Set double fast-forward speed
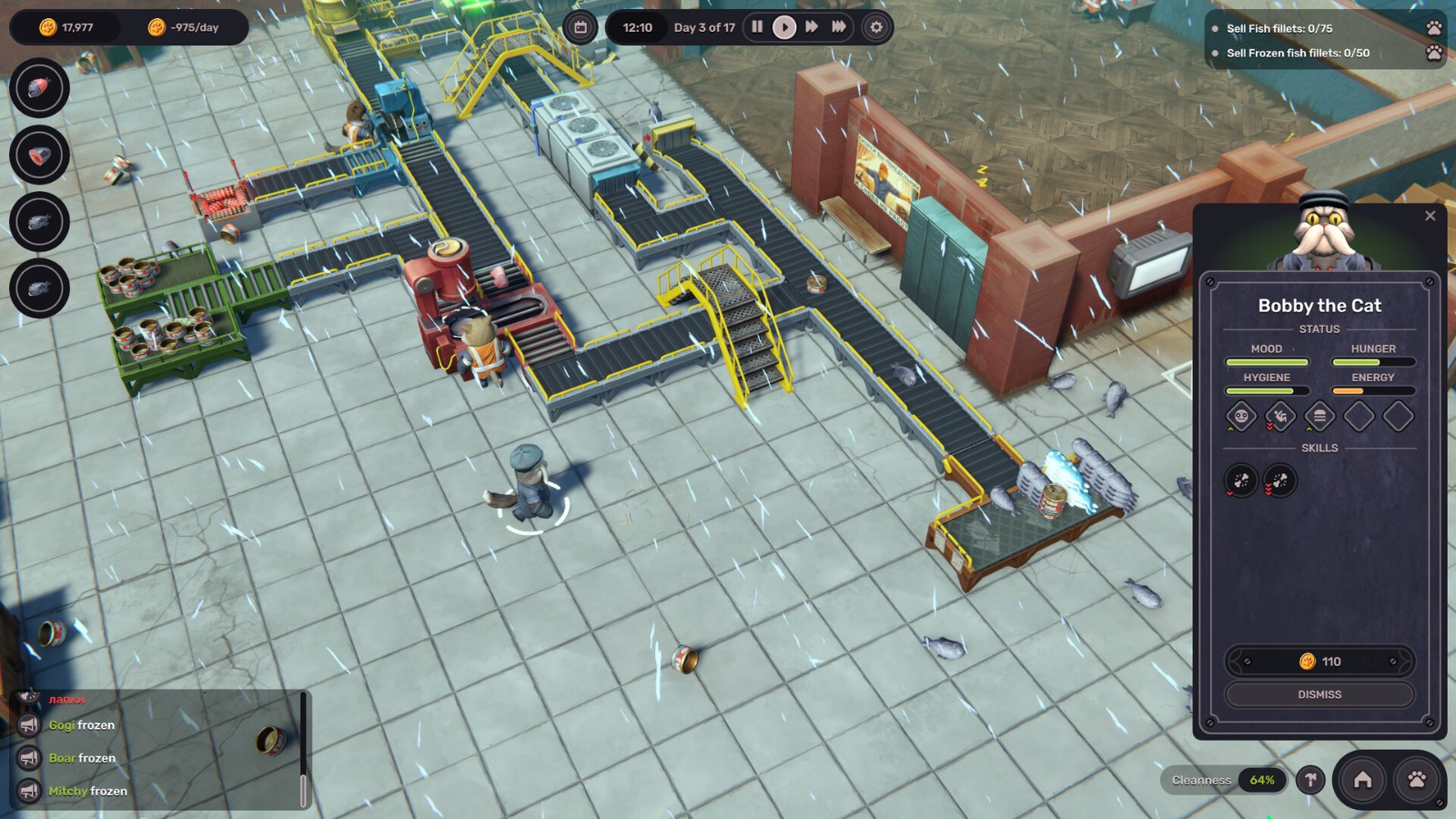Viewport: 1456px width, 819px height. coord(812,27)
